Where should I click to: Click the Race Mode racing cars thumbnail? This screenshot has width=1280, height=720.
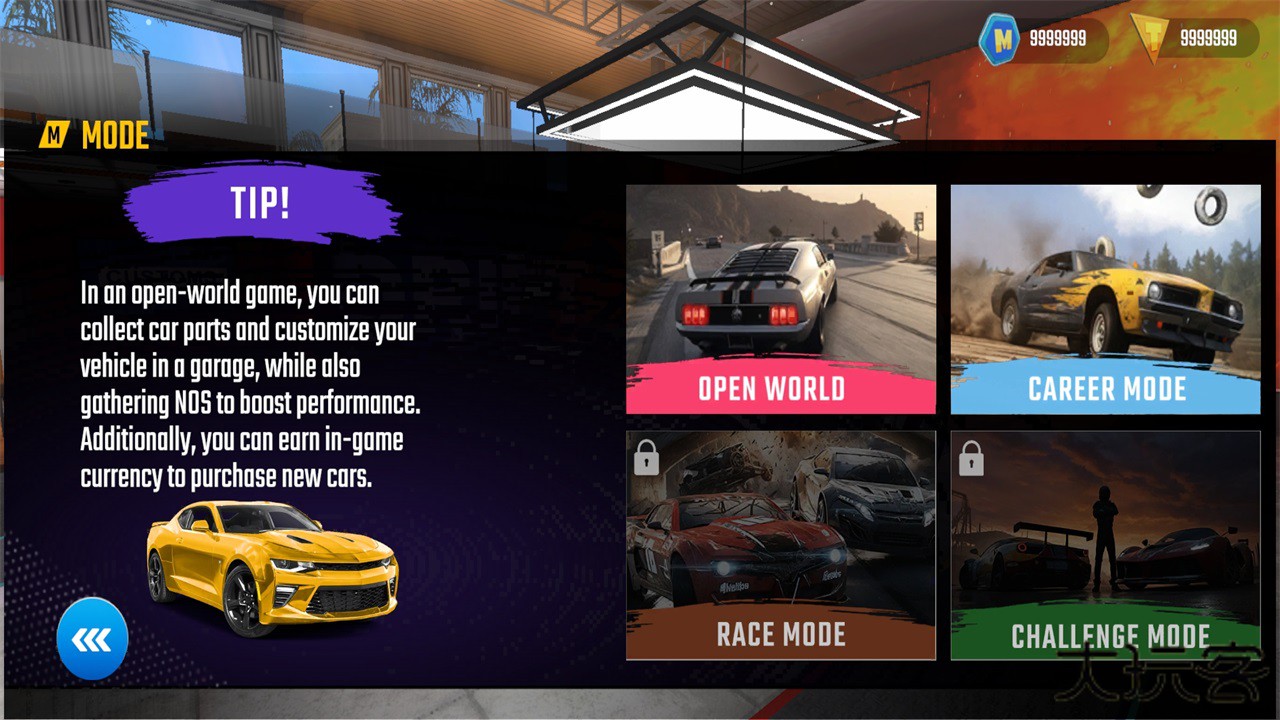coord(780,530)
